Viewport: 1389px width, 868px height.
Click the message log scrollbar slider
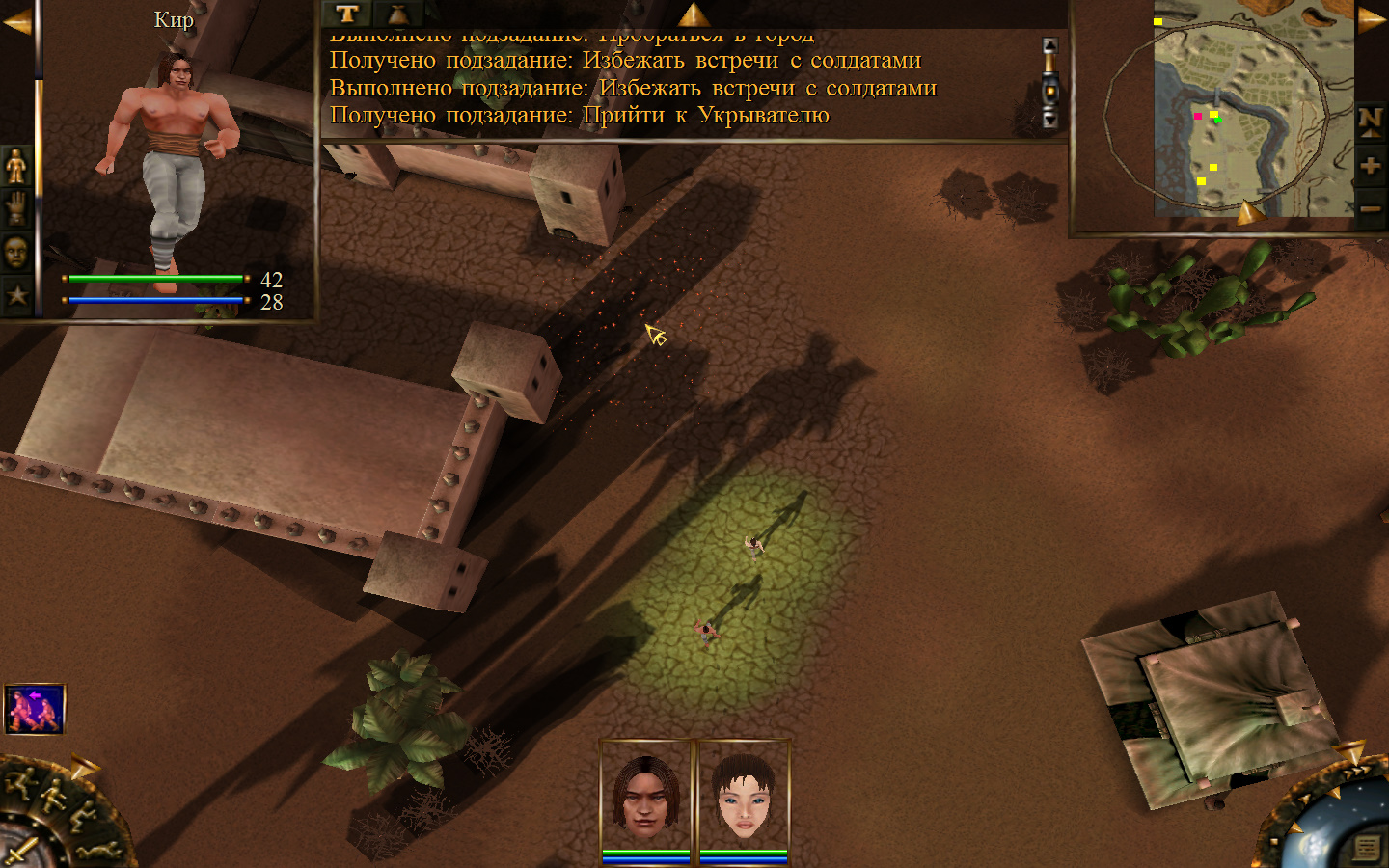coord(1050,92)
